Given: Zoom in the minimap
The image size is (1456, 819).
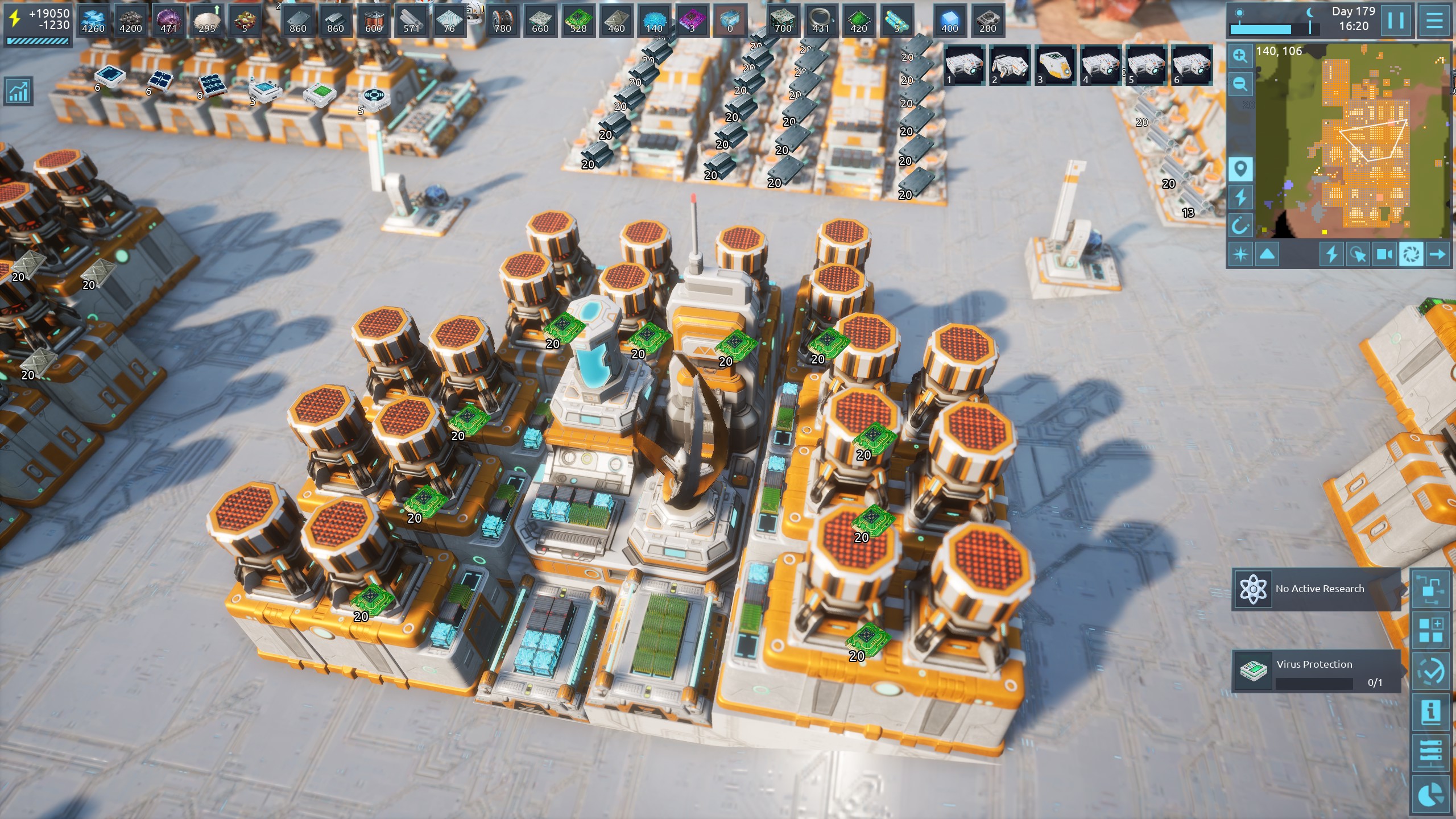Looking at the screenshot, I should click(1240, 56).
